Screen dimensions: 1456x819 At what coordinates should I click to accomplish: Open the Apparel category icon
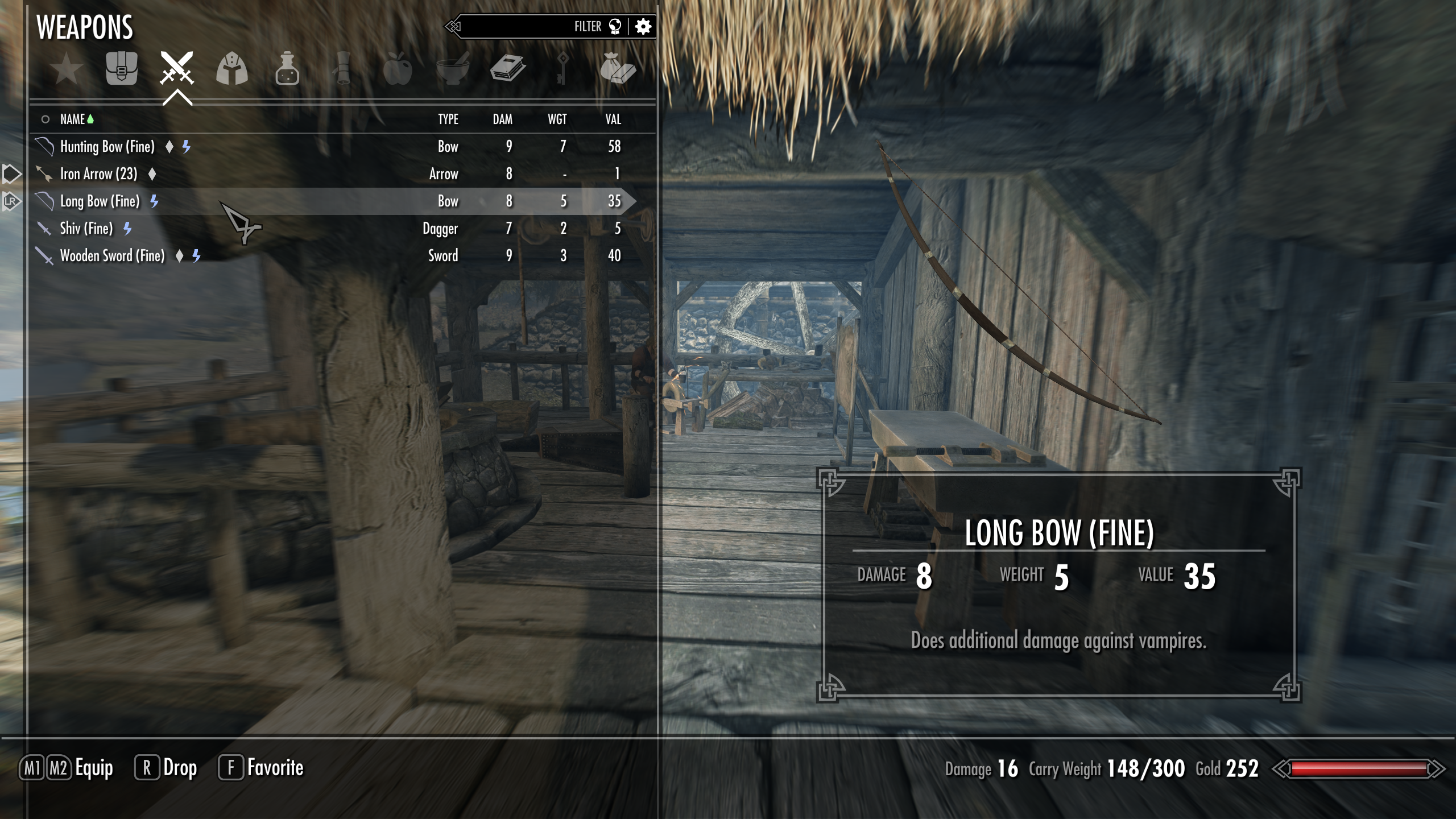coord(233,69)
